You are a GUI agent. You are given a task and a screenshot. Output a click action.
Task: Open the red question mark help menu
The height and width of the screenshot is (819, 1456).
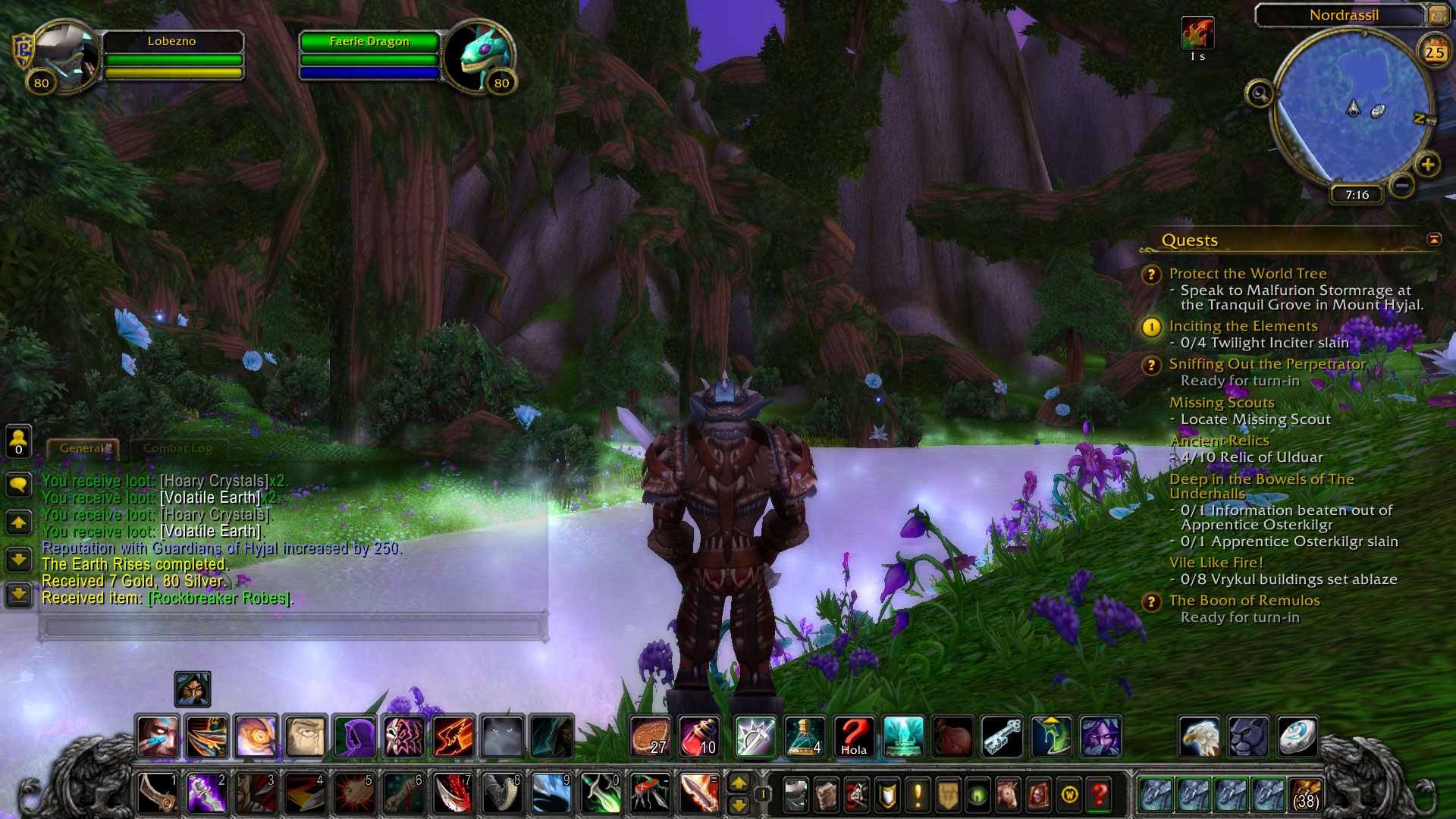pos(1099,795)
